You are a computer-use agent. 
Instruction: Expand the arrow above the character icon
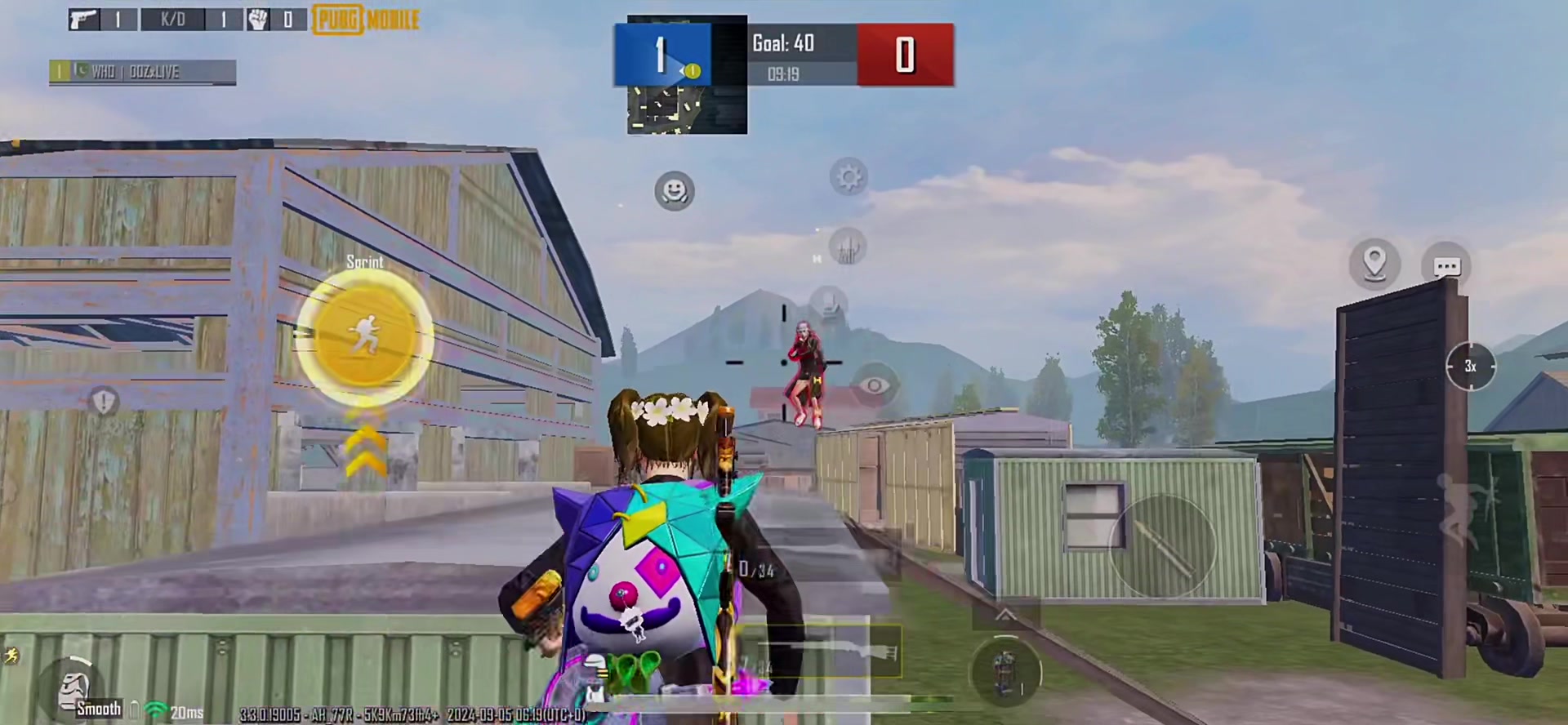pos(1005,615)
